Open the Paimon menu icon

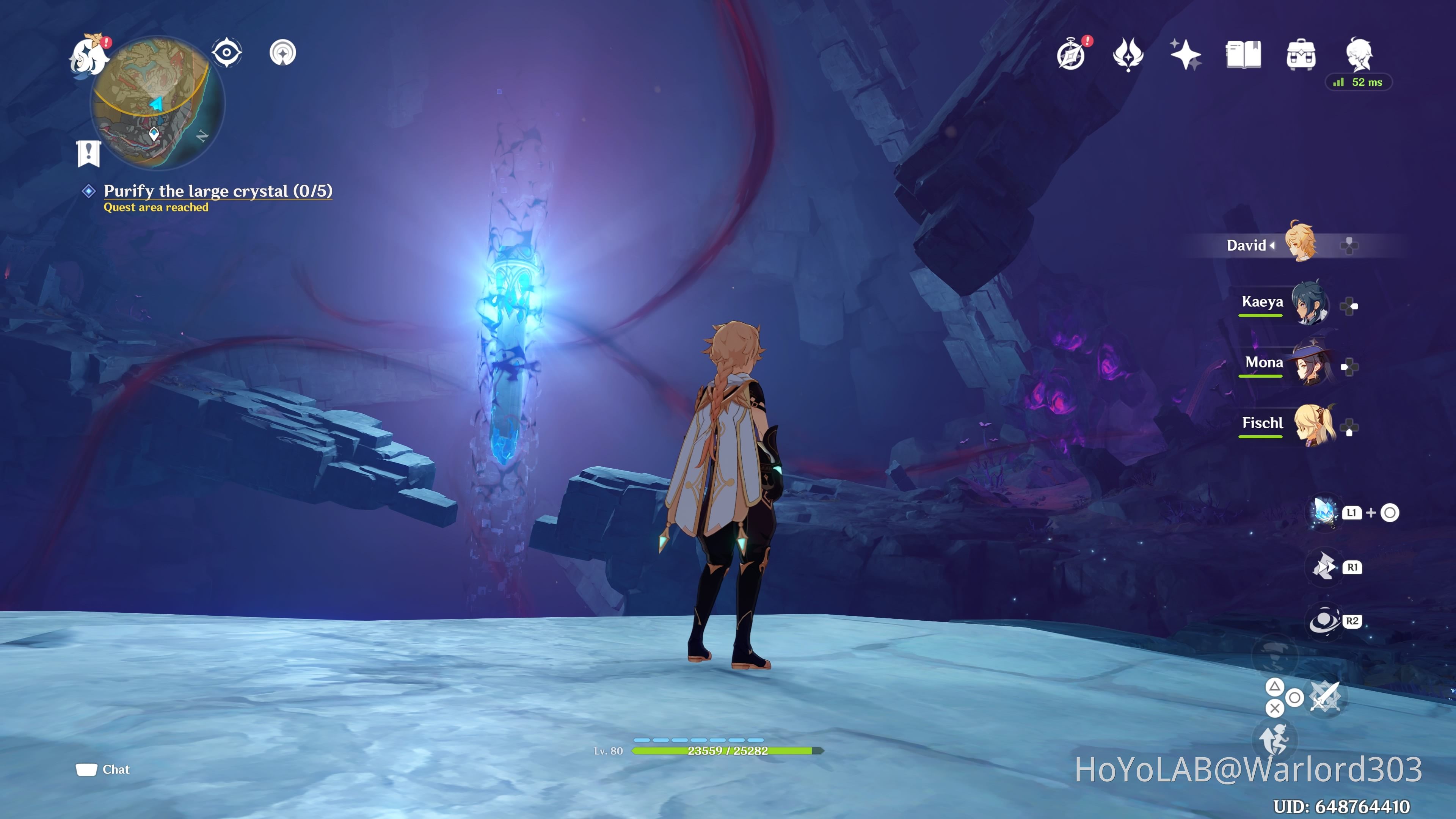pyautogui.click(x=89, y=55)
